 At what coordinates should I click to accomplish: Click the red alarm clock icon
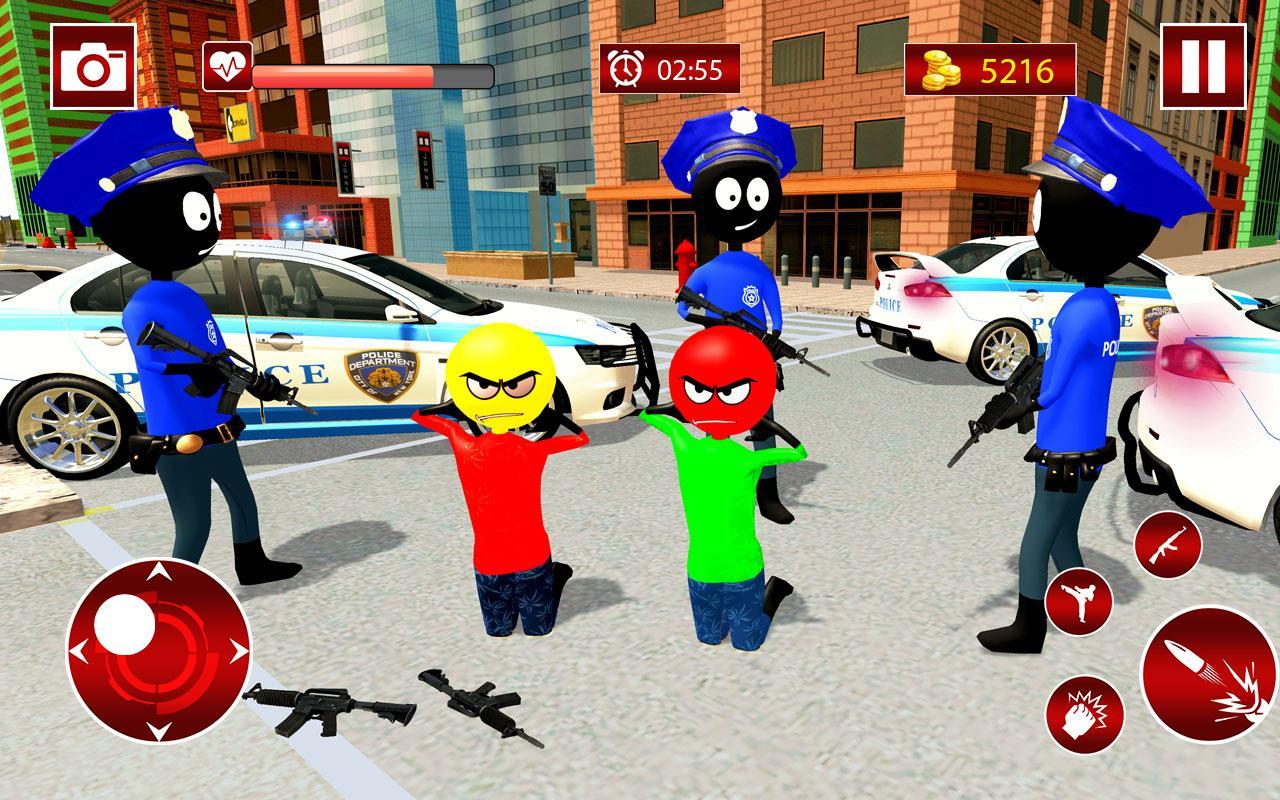coord(627,66)
